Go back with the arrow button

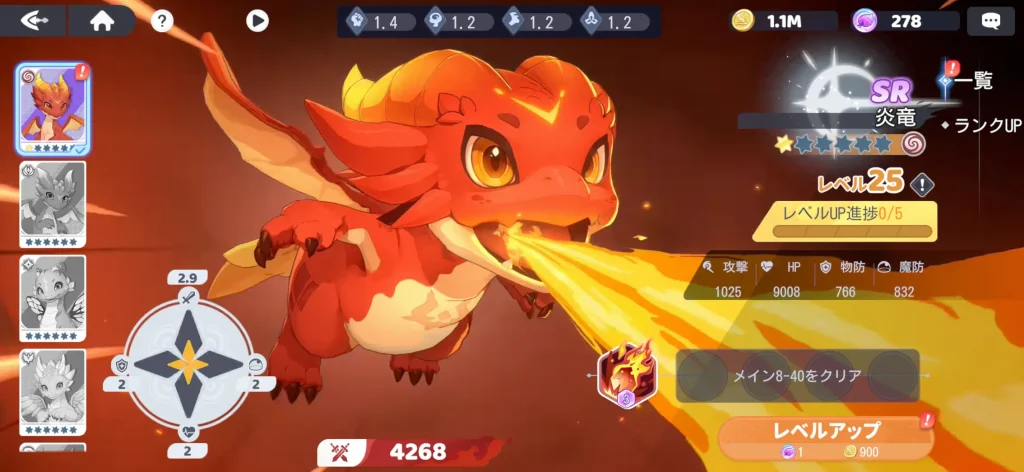click(34, 20)
